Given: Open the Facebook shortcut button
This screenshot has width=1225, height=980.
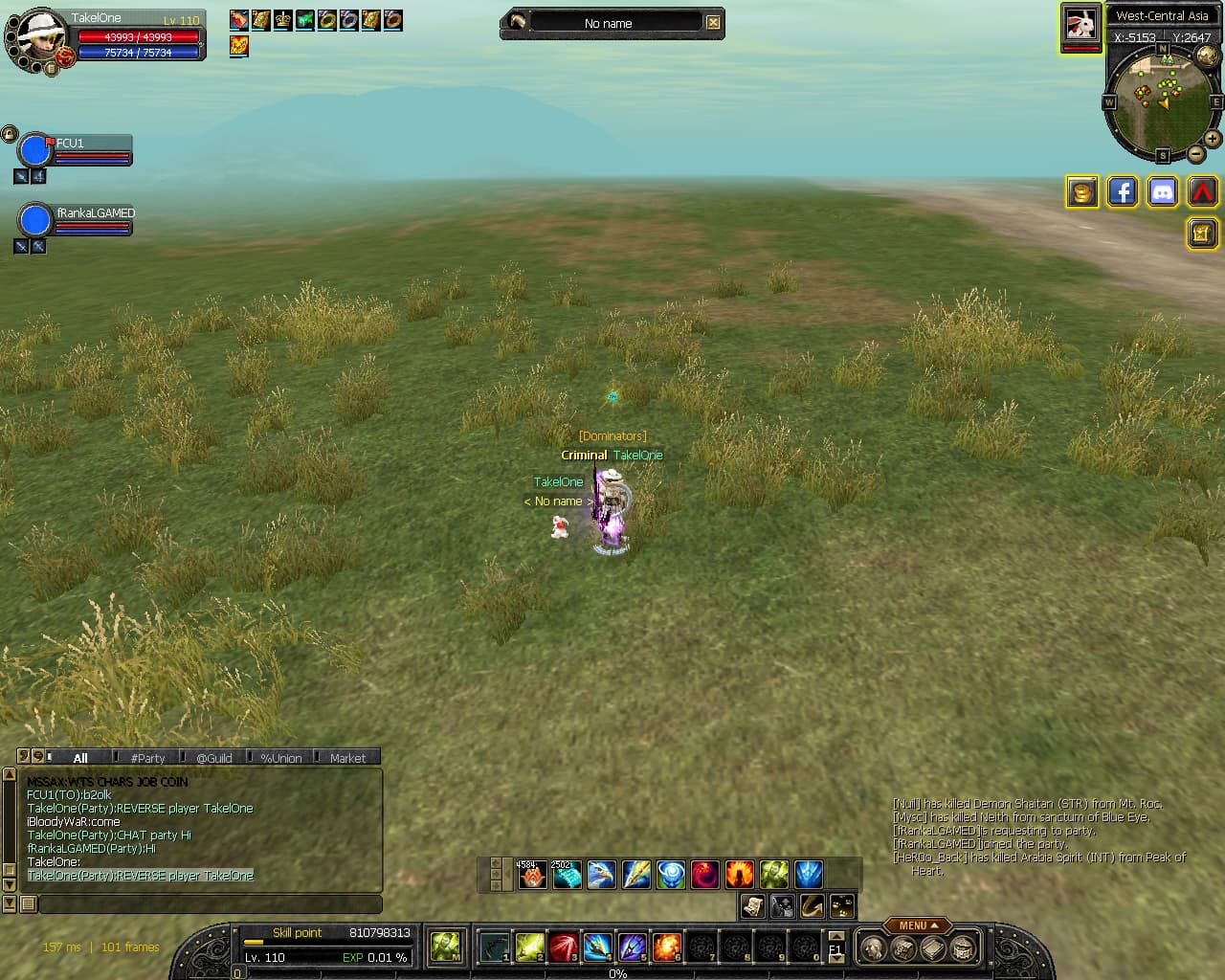Looking at the screenshot, I should point(1122,192).
